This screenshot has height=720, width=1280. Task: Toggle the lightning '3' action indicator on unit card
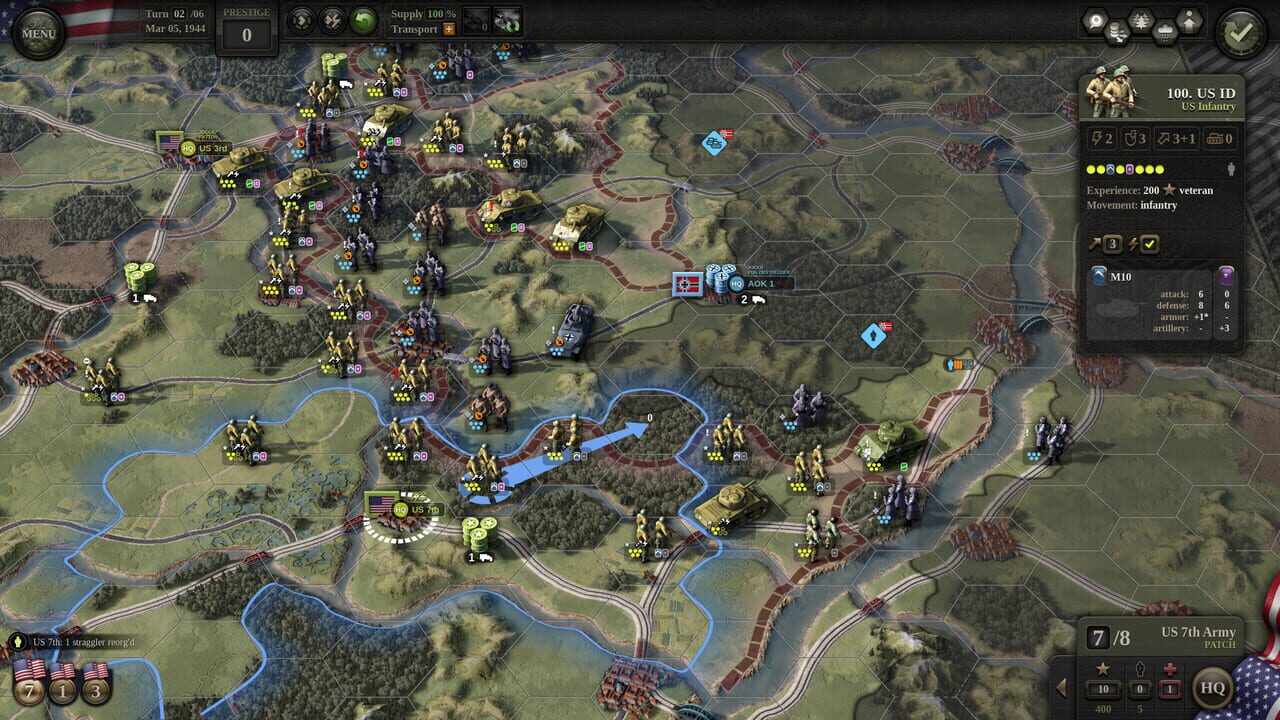(1113, 244)
